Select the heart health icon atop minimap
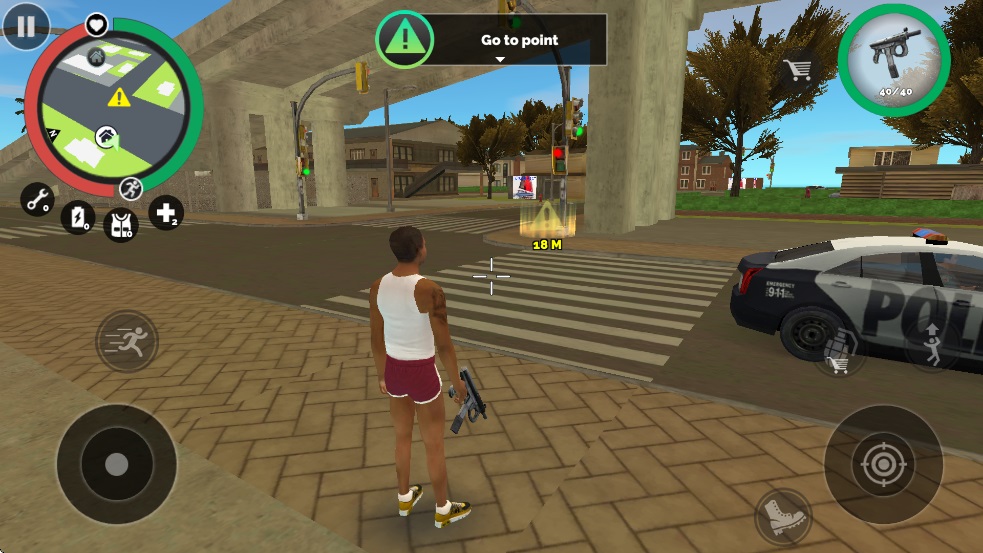Viewport: 983px width, 553px height. coord(96,23)
